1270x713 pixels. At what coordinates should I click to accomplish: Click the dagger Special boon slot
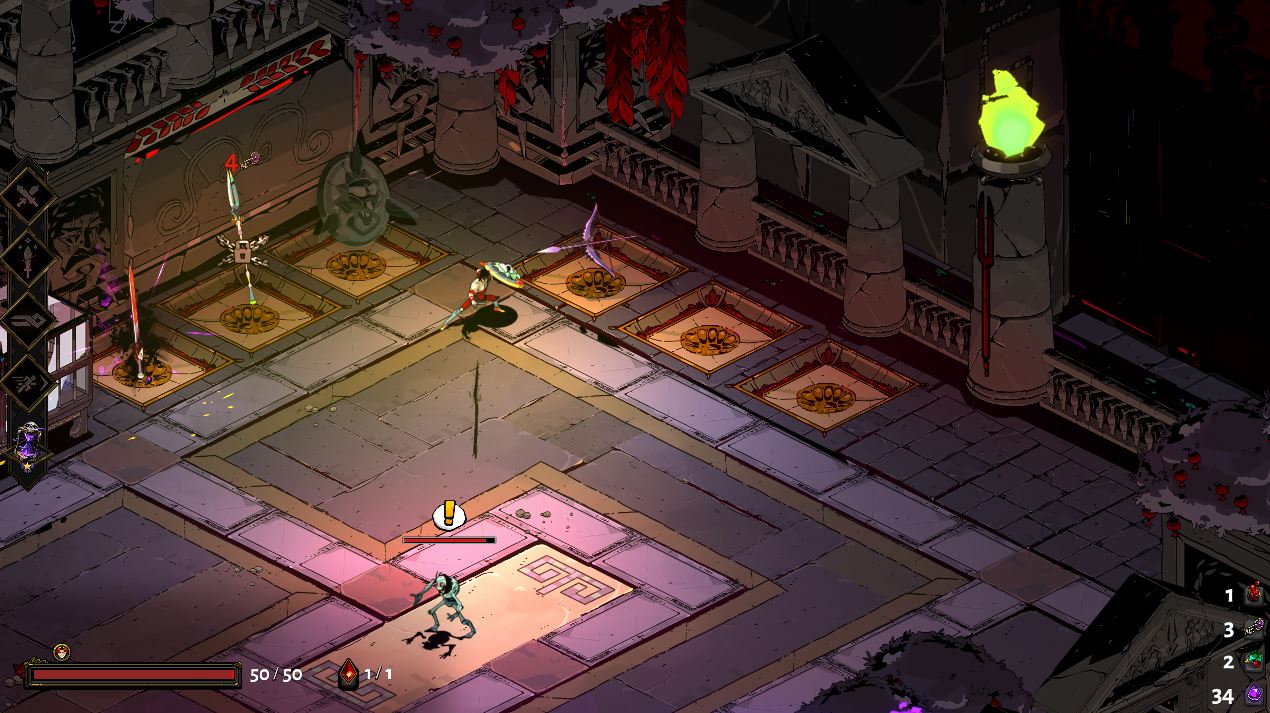click(27, 257)
